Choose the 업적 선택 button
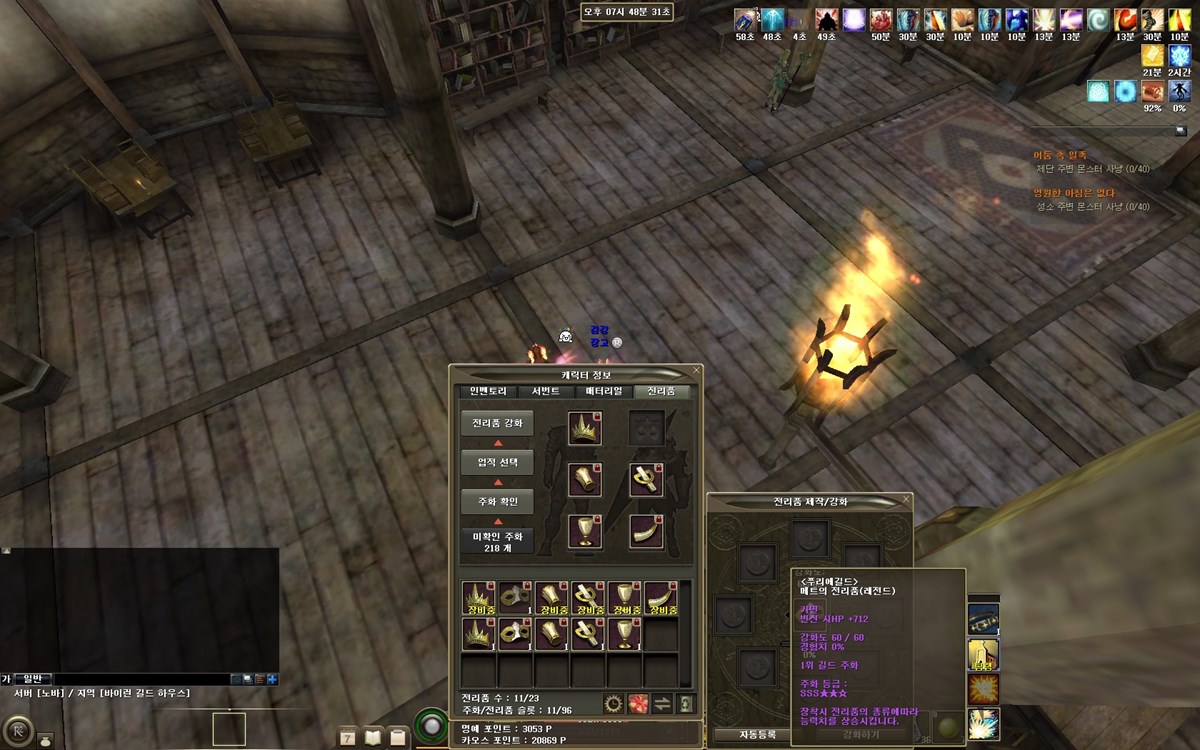The width and height of the screenshot is (1200, 750). tap(497, 462)
